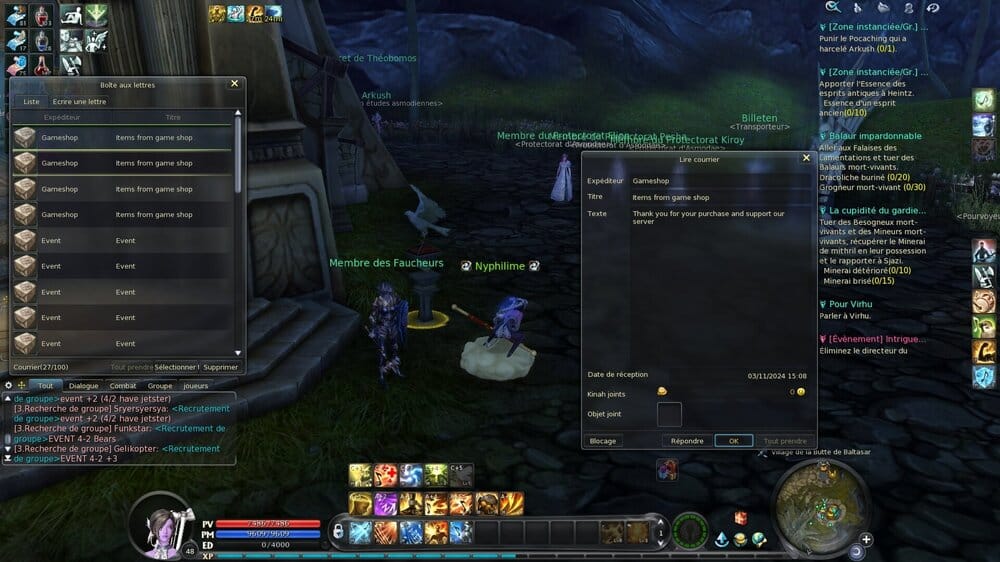Zoom in the minimap with the plus button

(866, 539)
